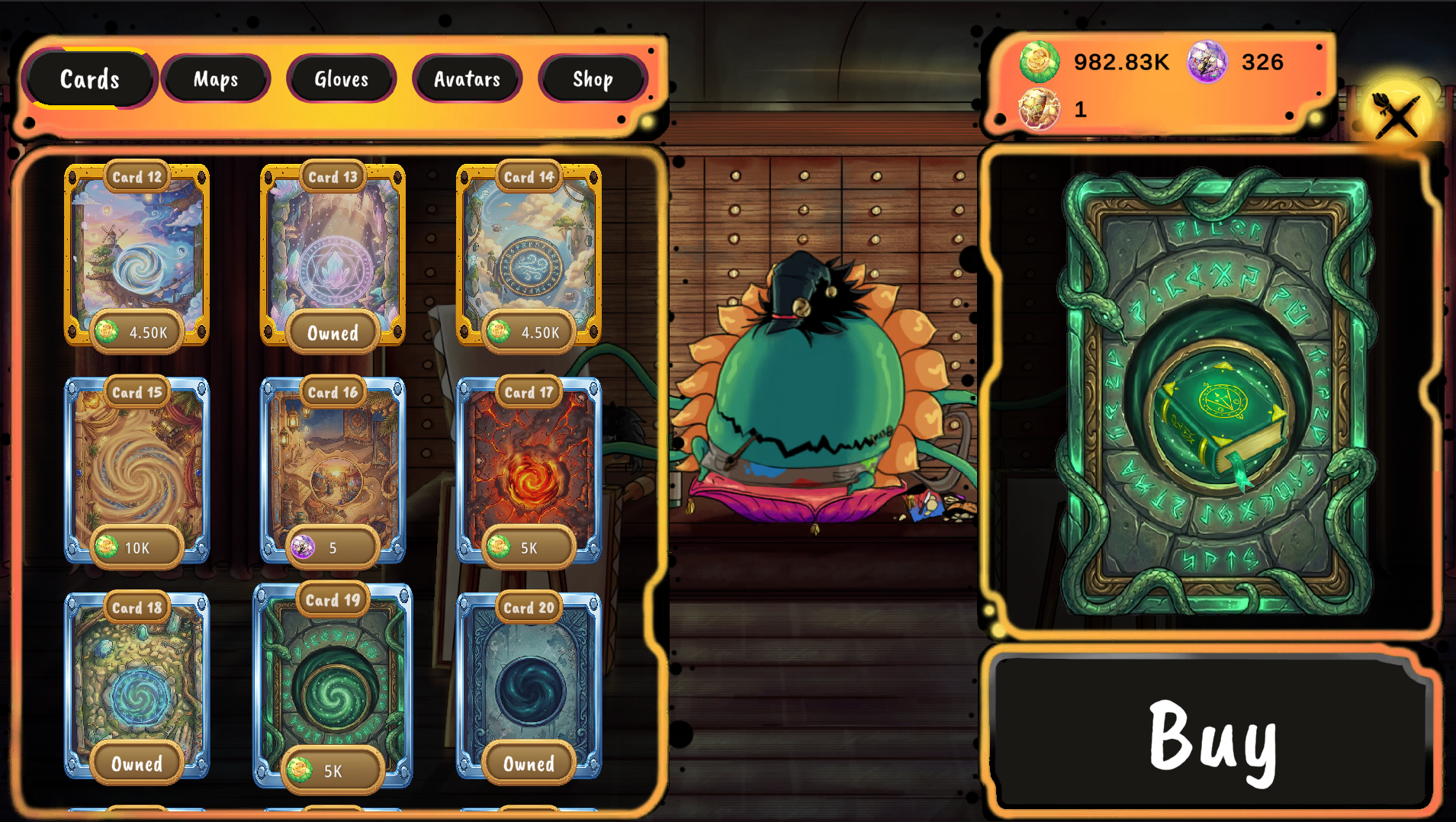Open the Gloves tab

click(x=341, y=79)
